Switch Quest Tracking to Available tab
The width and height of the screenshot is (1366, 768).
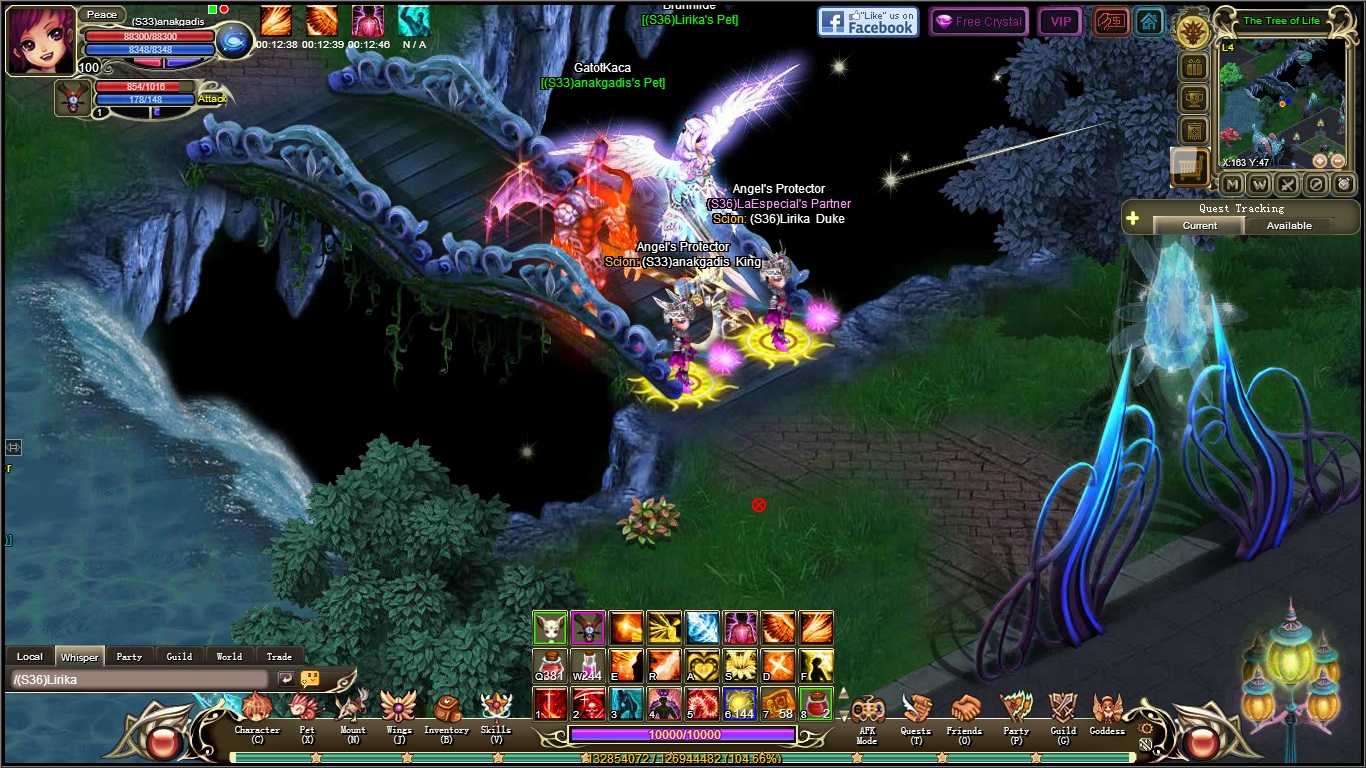tap(1289, 226)
